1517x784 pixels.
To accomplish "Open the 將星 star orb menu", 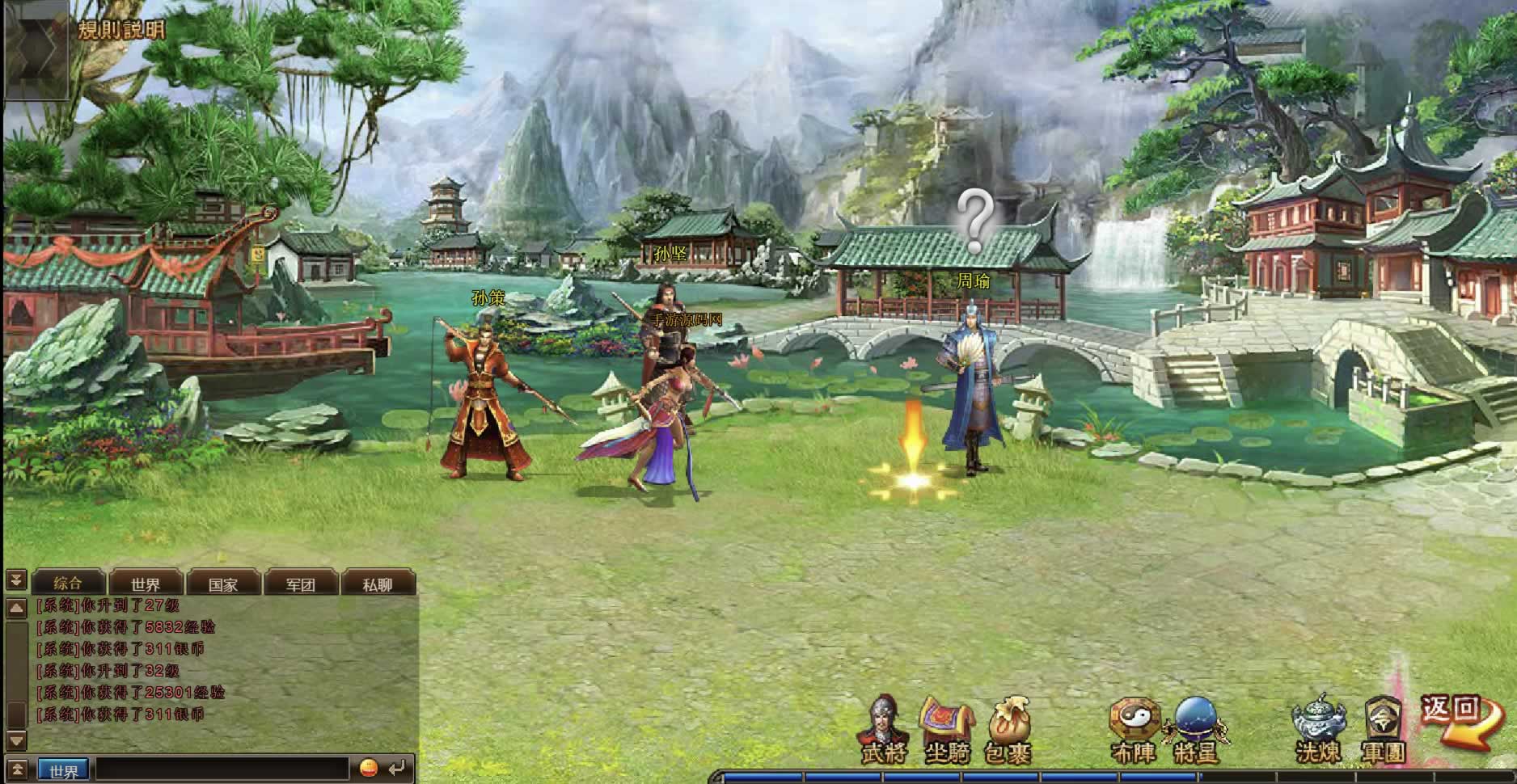I will point(1196,731).
